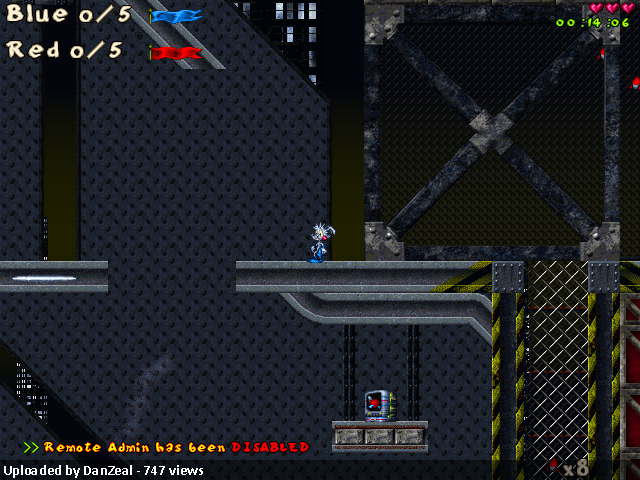Click the blue team flag icon

[176, 16]
